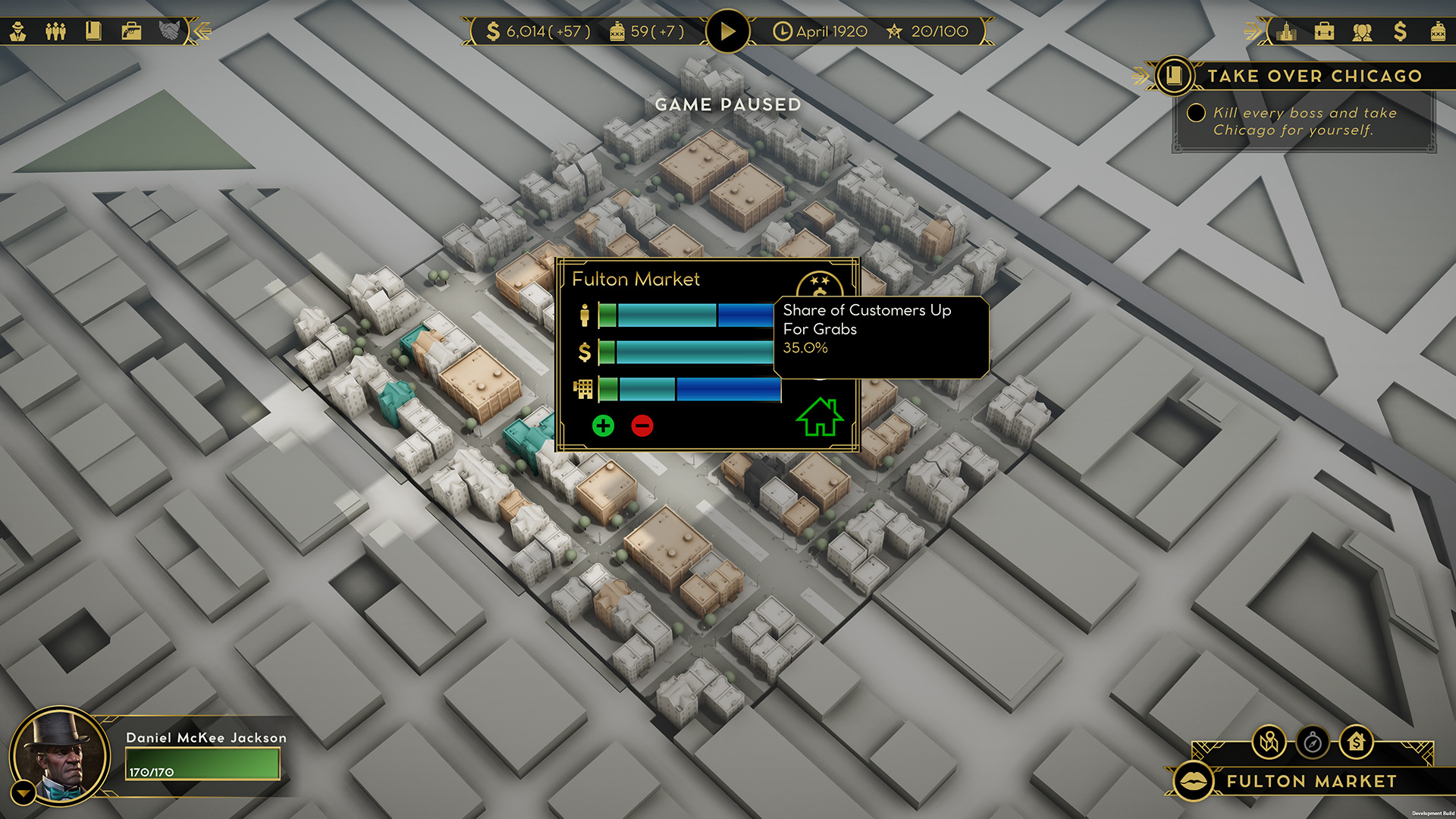Open the plain briefcase business icon

coord(1324,31)
